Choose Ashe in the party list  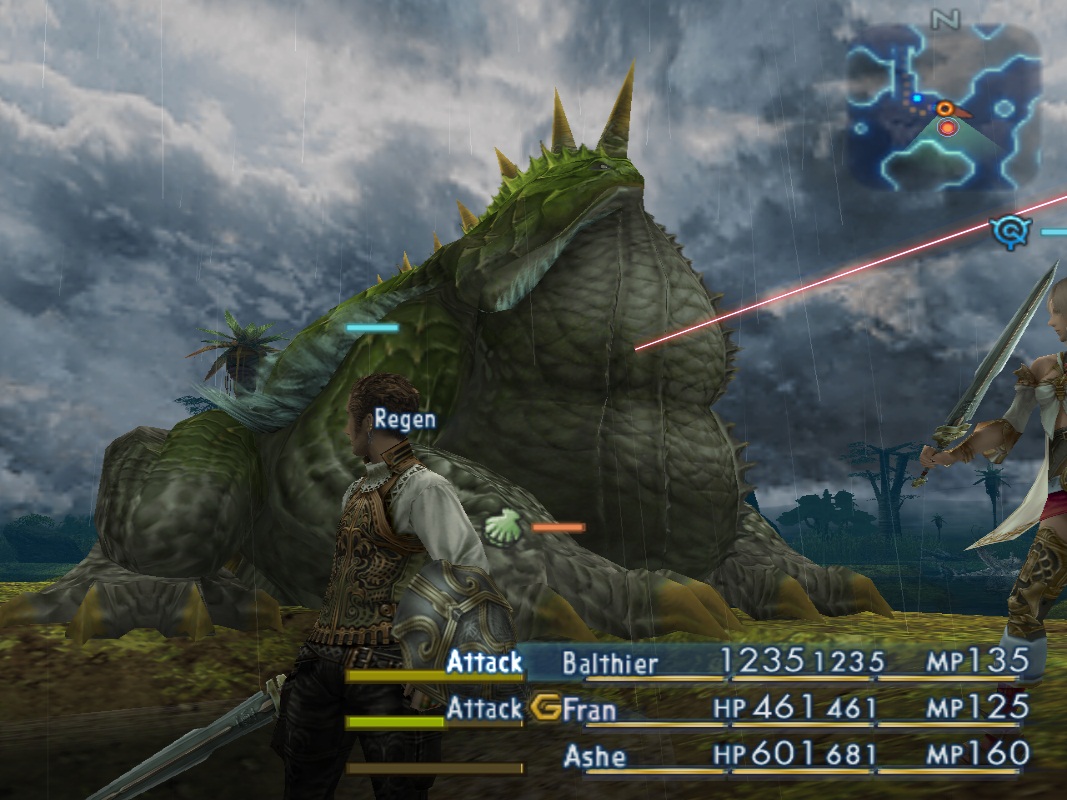pos(593,756)
